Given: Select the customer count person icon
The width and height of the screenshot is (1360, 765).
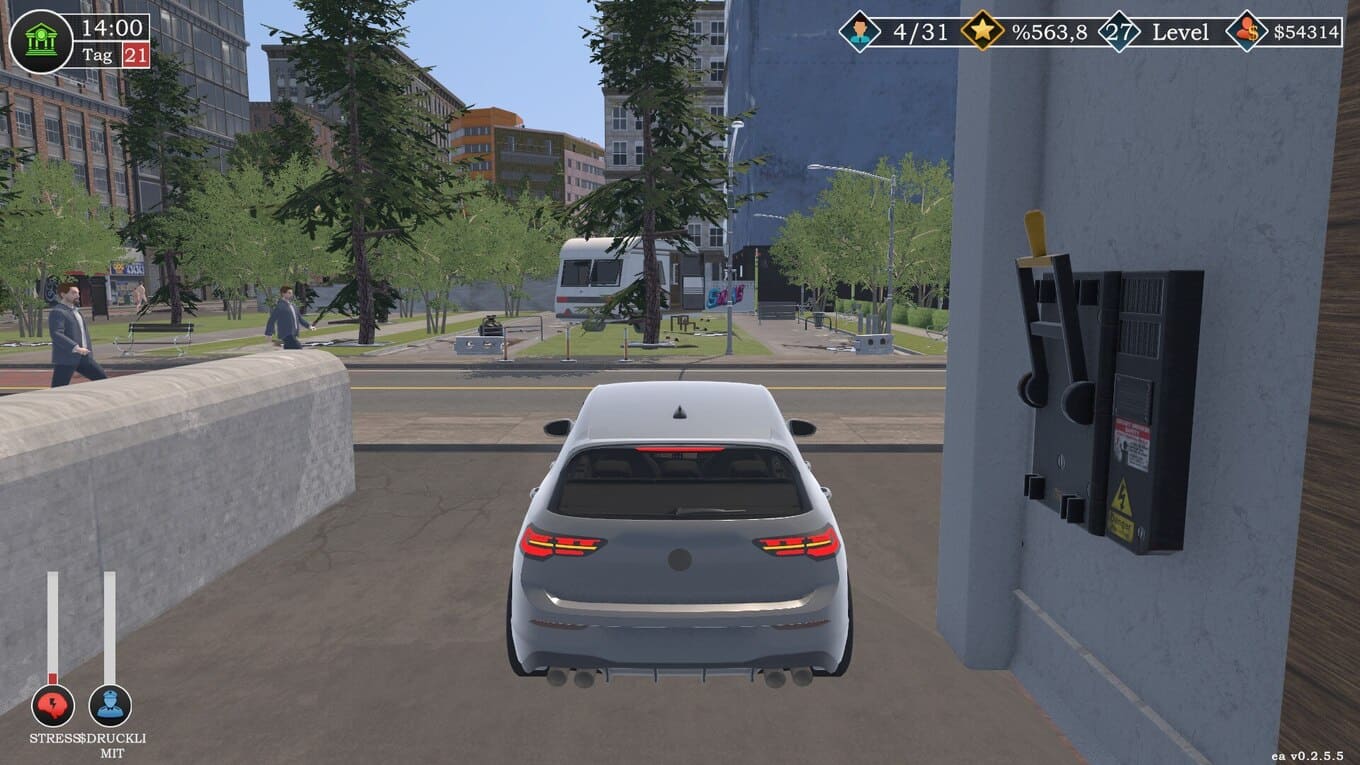Looking at the screenshot, I should tap(859, 31).
